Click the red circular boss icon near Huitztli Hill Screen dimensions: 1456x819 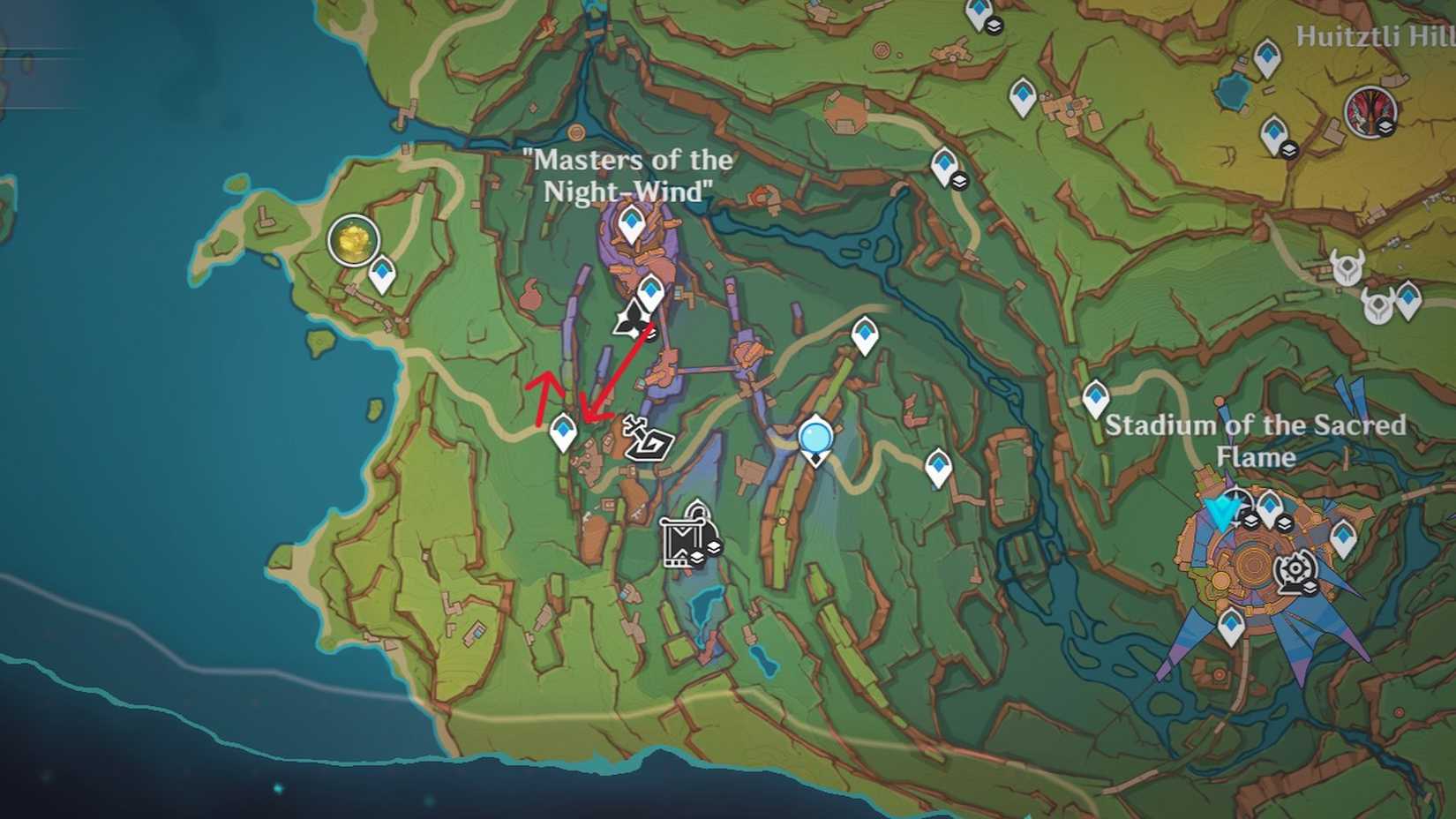tap(1370, 109)
